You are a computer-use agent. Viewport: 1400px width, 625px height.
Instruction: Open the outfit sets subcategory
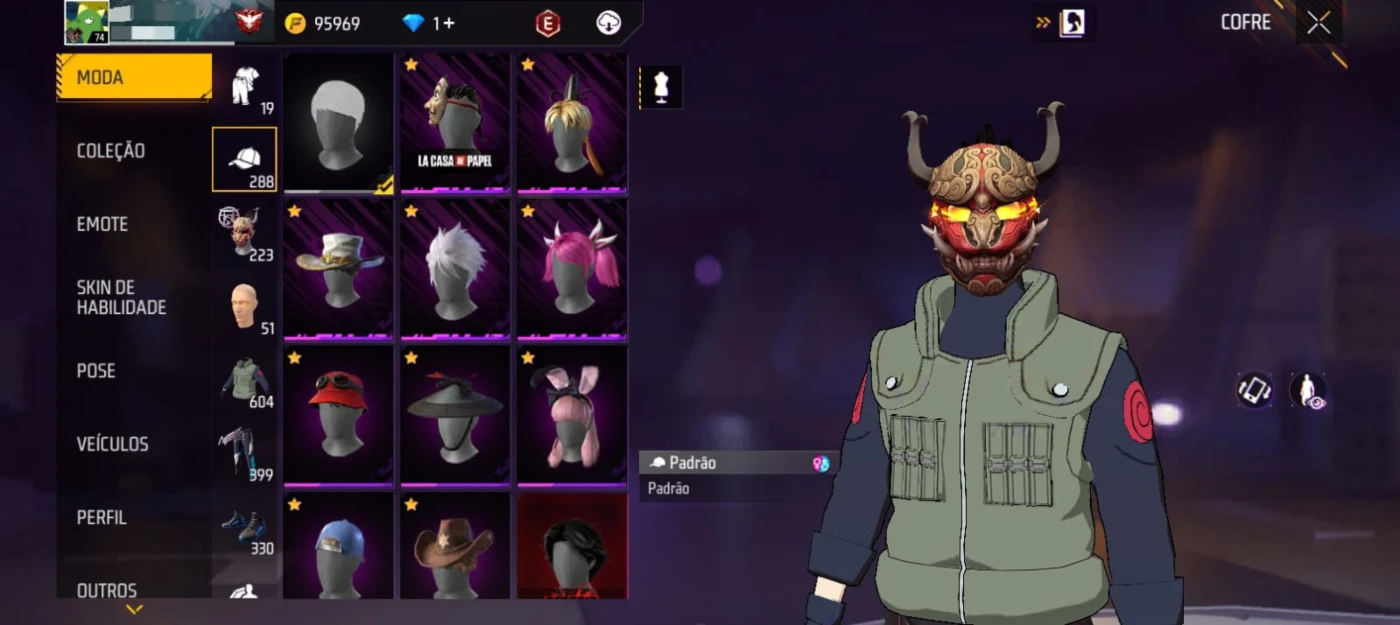point(245,89)
